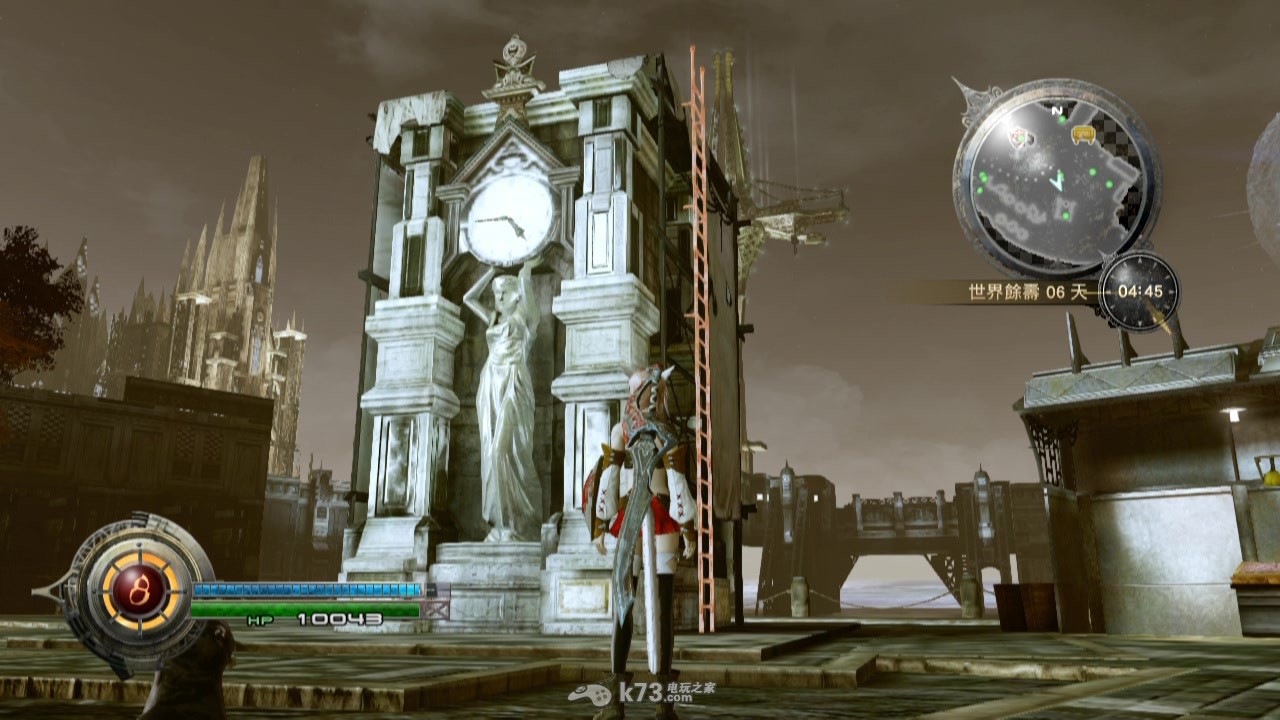Open the circular minimap
This screenshot has width=1280, height=720.
(1056, 180)
